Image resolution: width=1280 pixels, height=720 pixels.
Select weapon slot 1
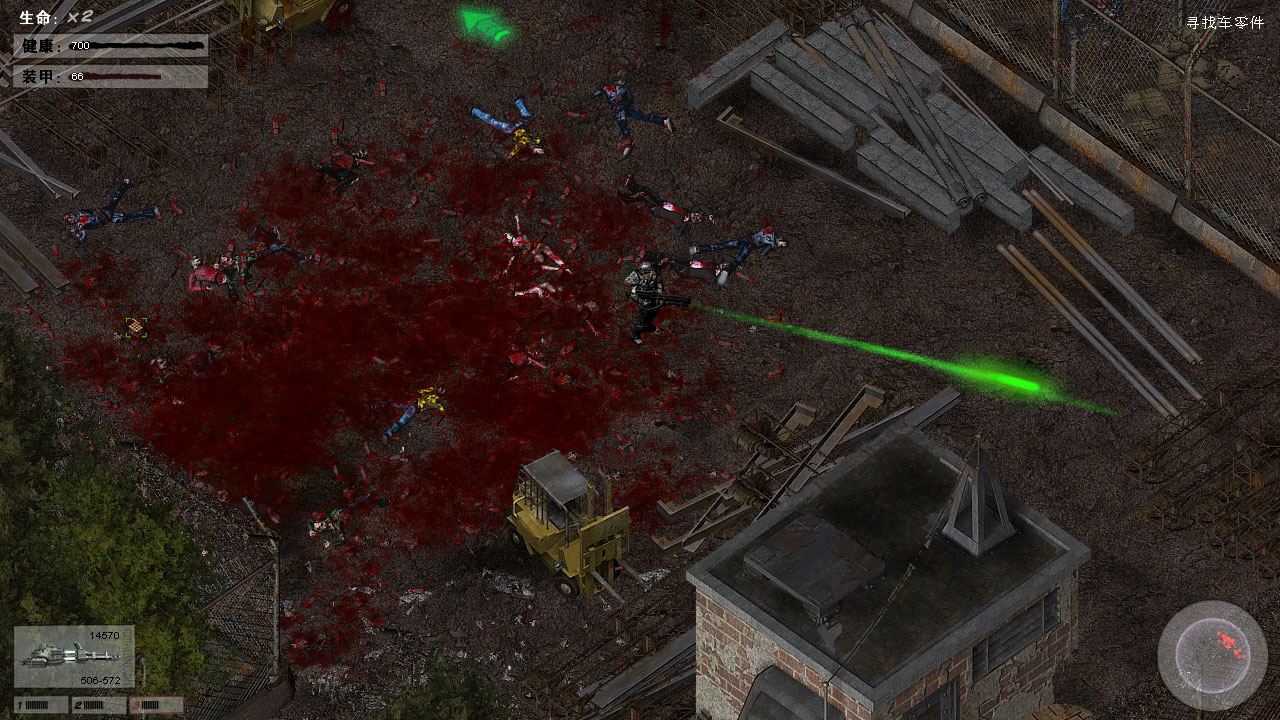point(40,705)
